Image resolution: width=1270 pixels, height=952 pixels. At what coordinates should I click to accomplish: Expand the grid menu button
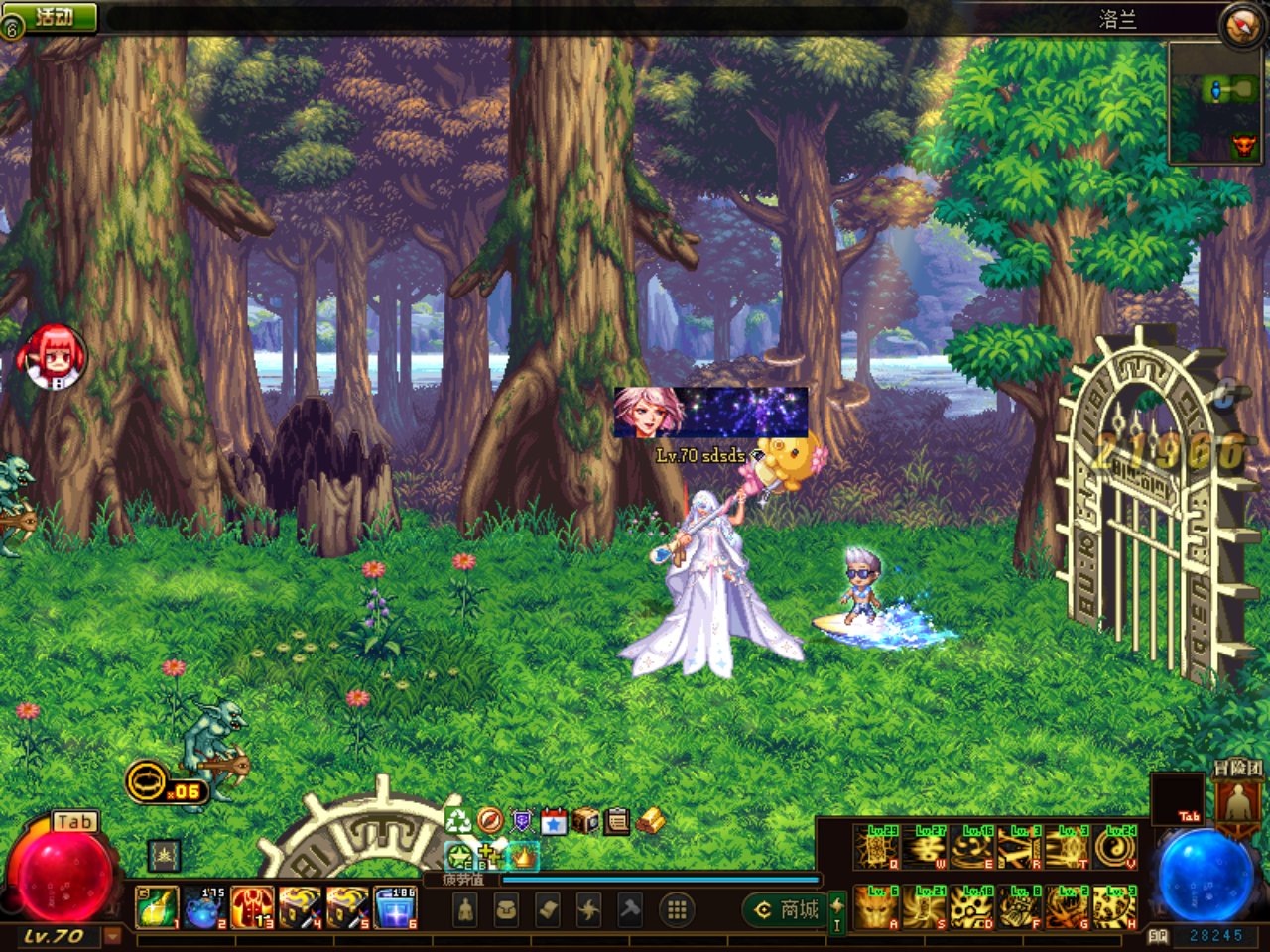(x=678, y=910)
